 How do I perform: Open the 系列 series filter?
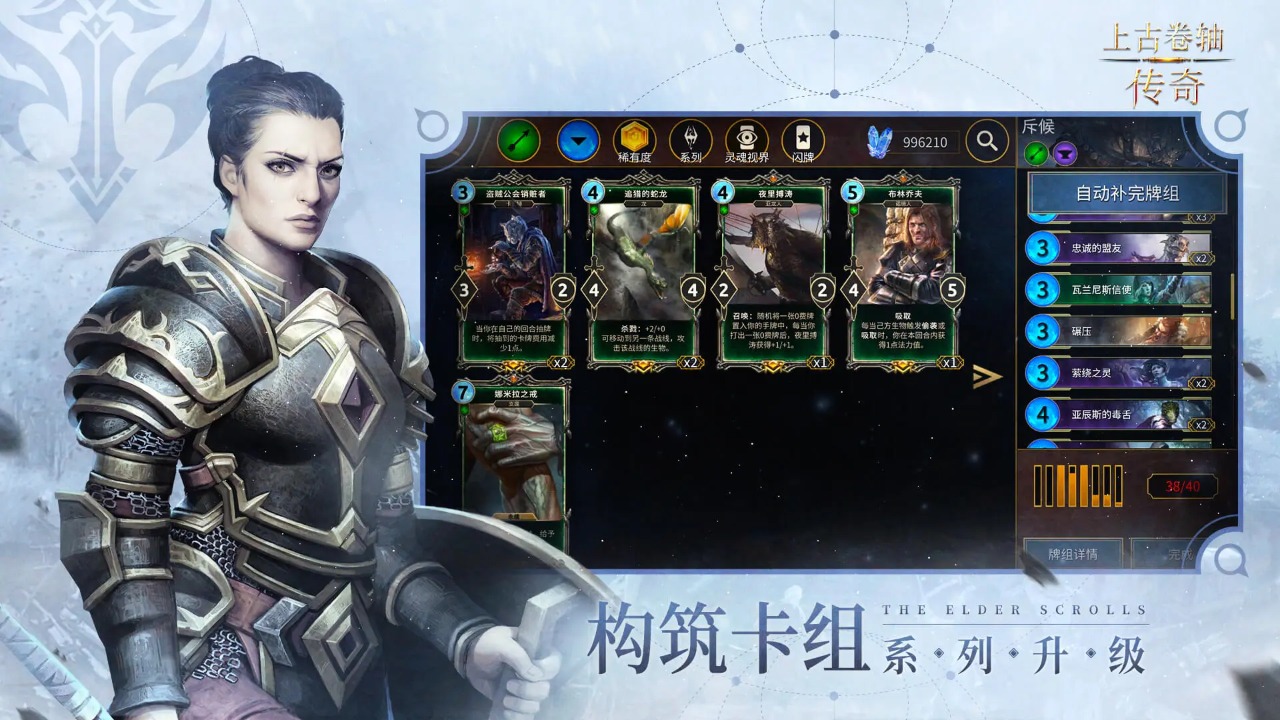[692, 141]
